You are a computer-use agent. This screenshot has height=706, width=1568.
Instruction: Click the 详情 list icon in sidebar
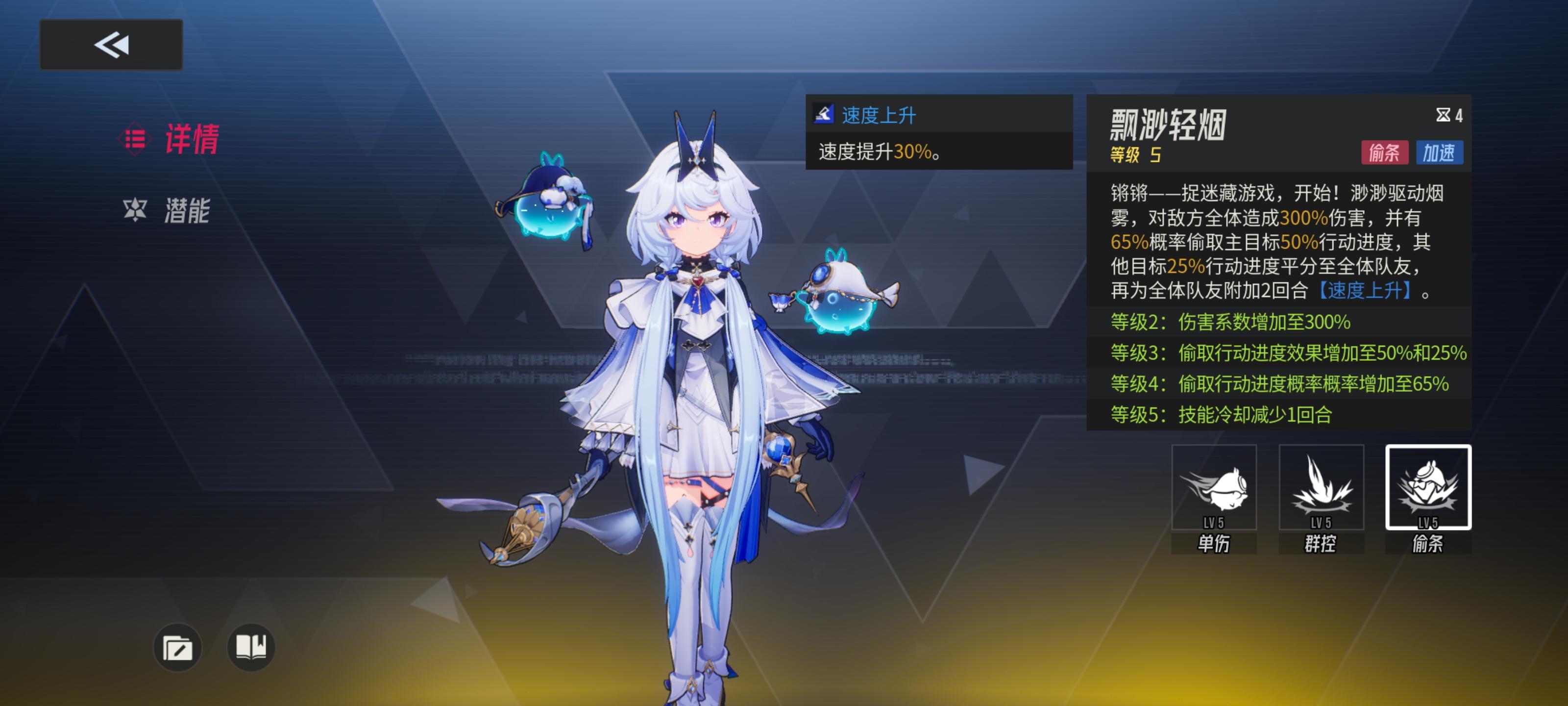(x=137, y=138)
